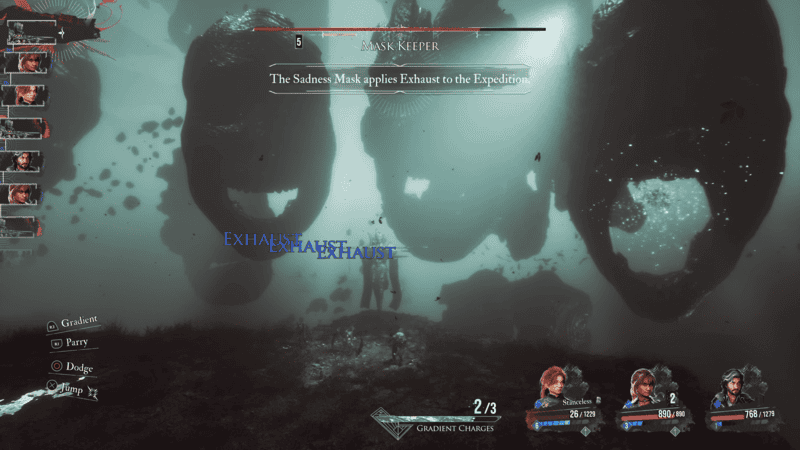Select the topmost entry in the turn order list
This screenshot has height=450, width=800.
pos(28,32)
